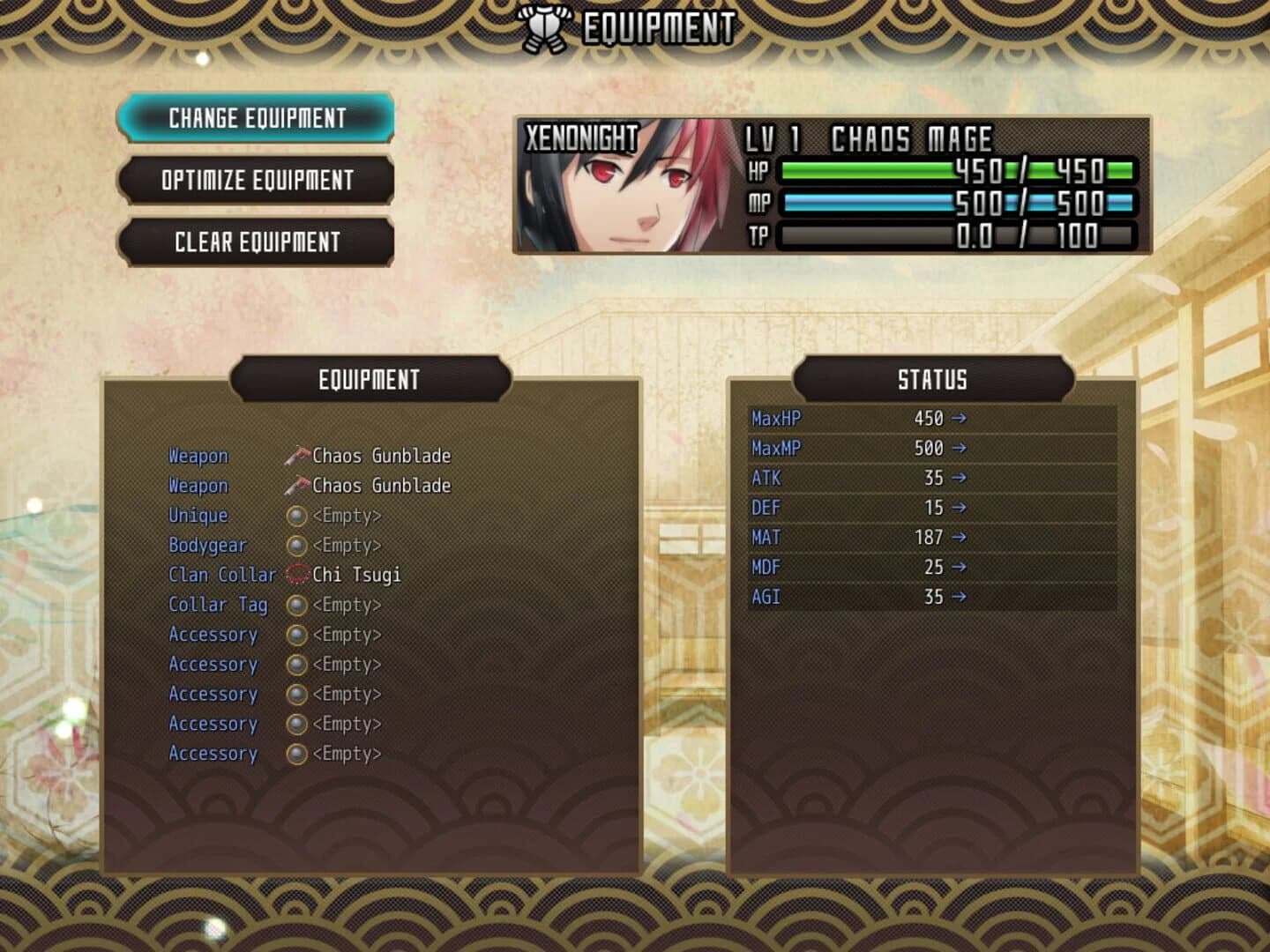Screen dimensions: 1270x952
Task: Click the empty circle icon for Unique slot
Action: point(295,516)
